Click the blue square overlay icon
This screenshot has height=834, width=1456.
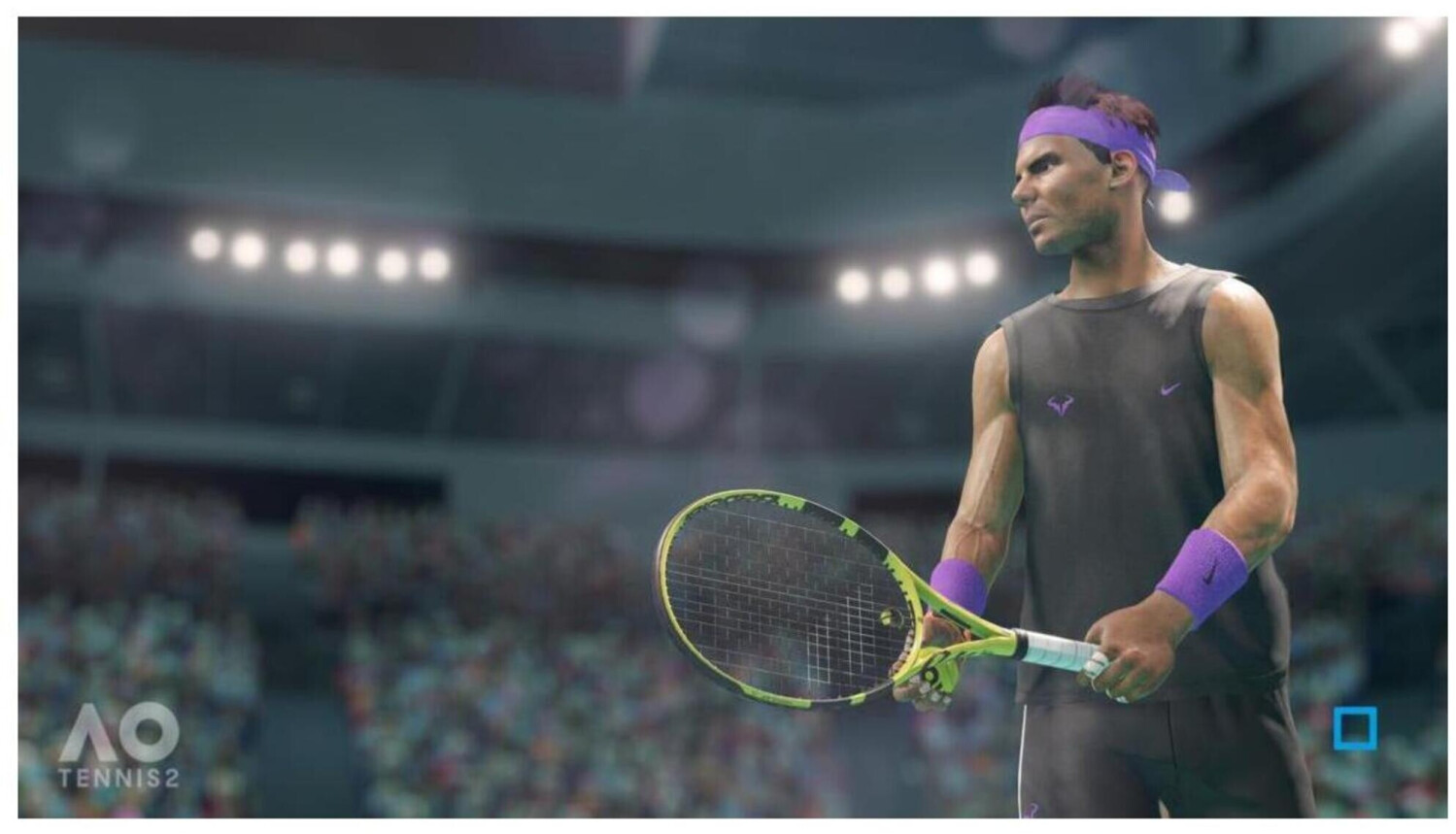click(1354, 729)
